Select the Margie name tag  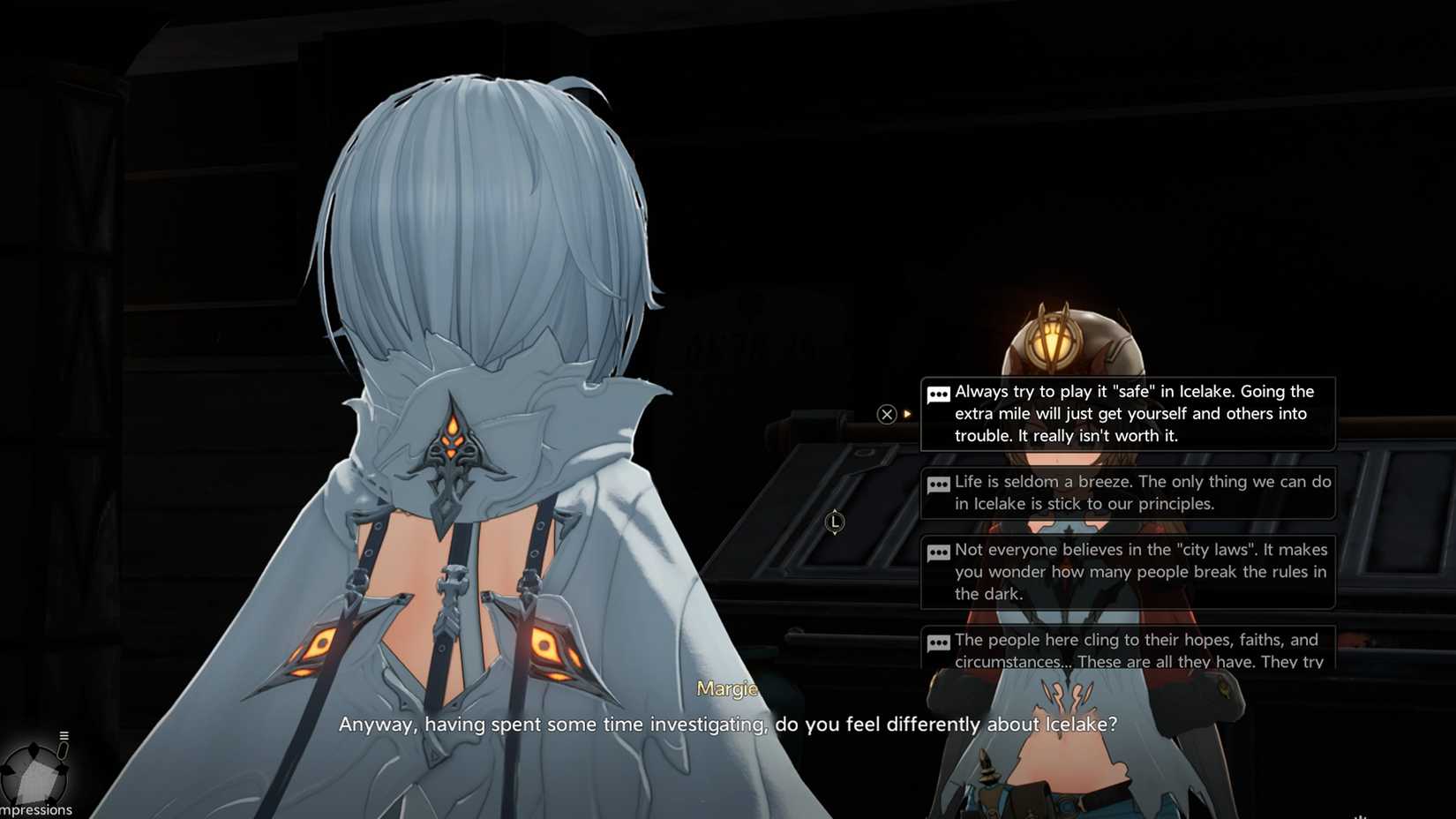(727, 689)
